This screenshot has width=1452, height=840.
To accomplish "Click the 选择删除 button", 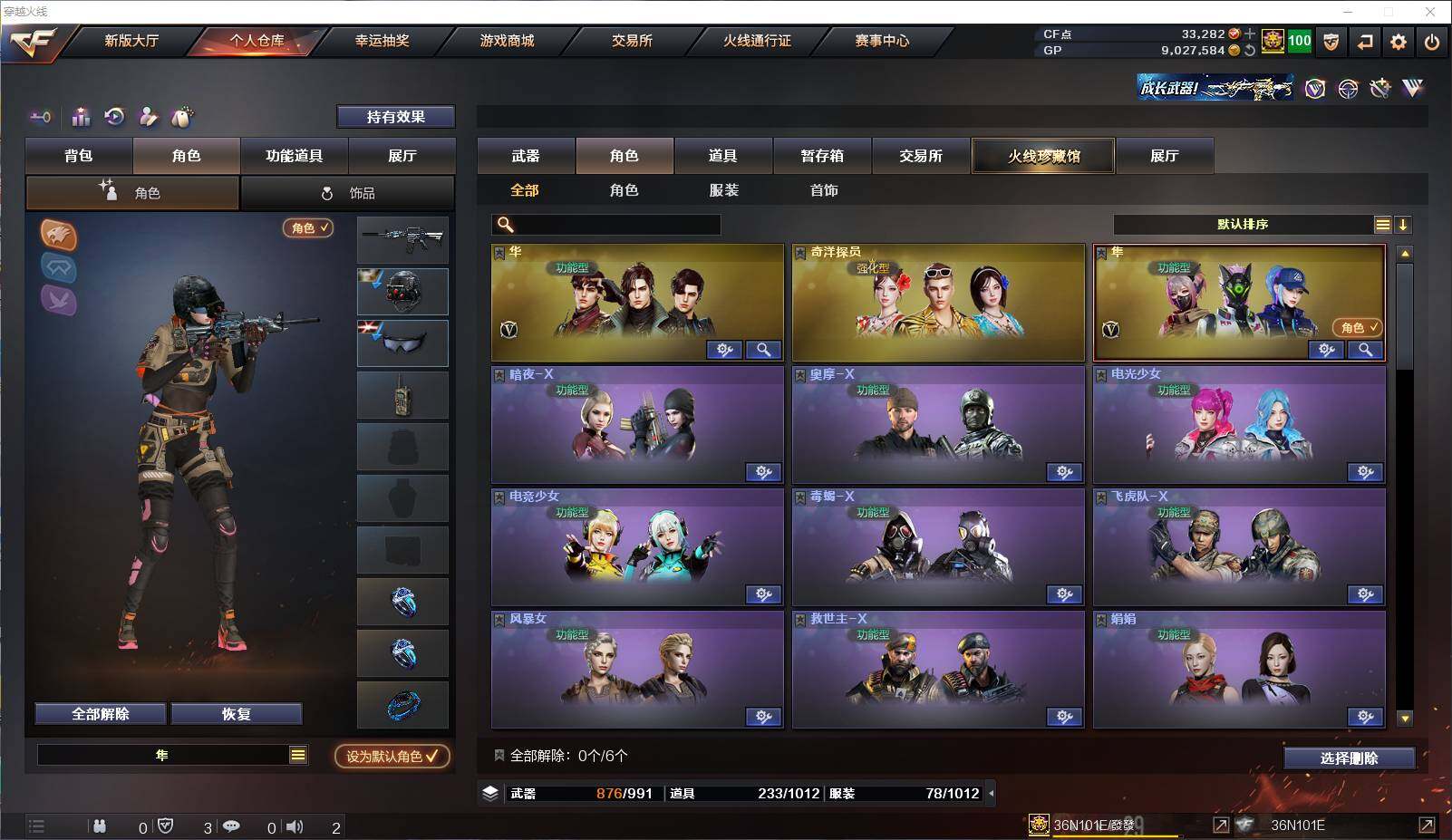I will click(x=1349, y=758).
